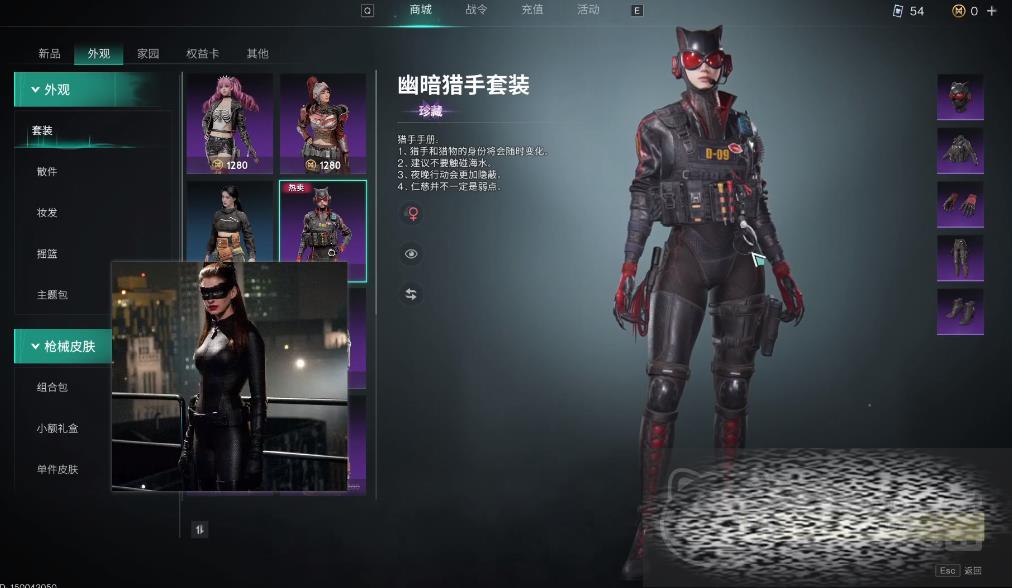Click the female gender symbol icon

(x=410, y=213)
